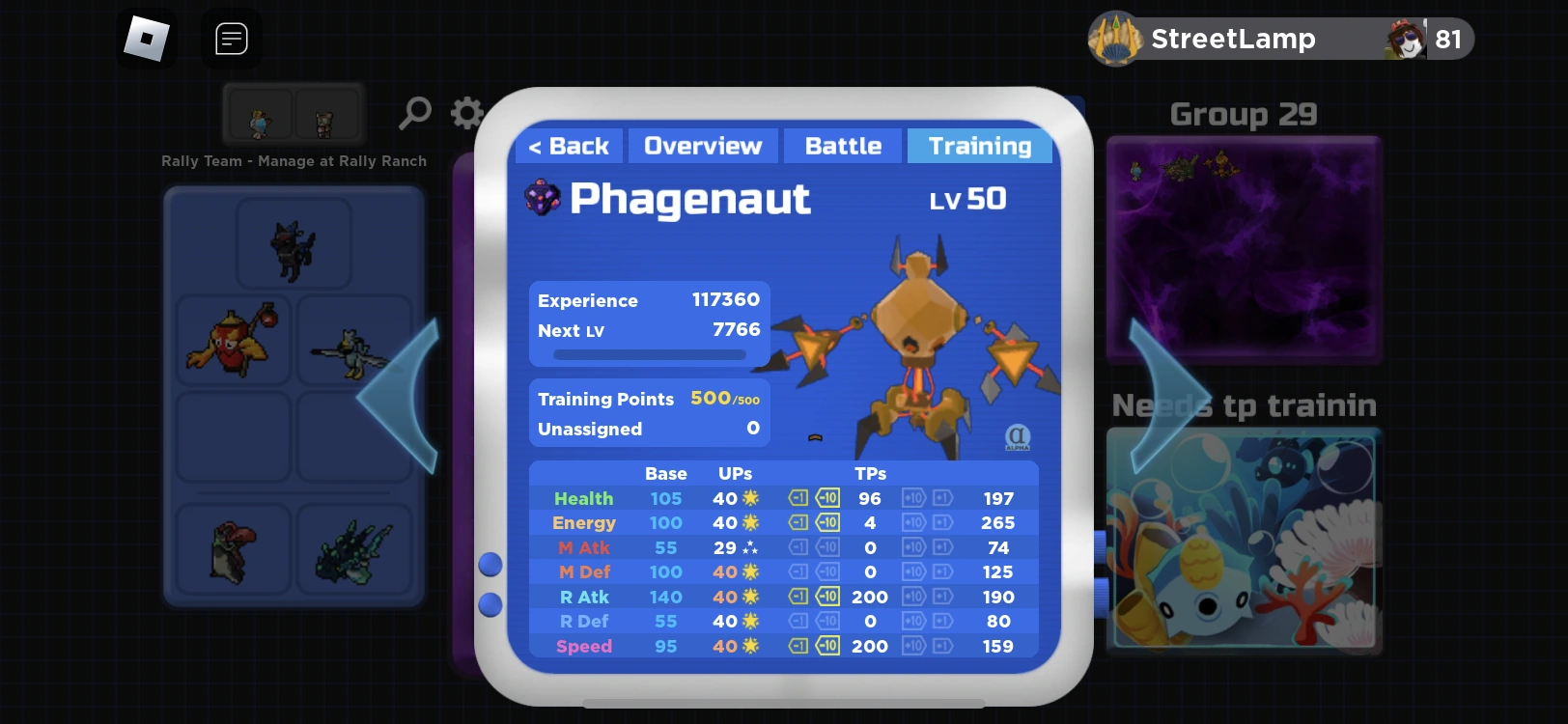1568x724 pixels.
Task: Click the Roblox logo icon
Action: (x=146, y=39)
